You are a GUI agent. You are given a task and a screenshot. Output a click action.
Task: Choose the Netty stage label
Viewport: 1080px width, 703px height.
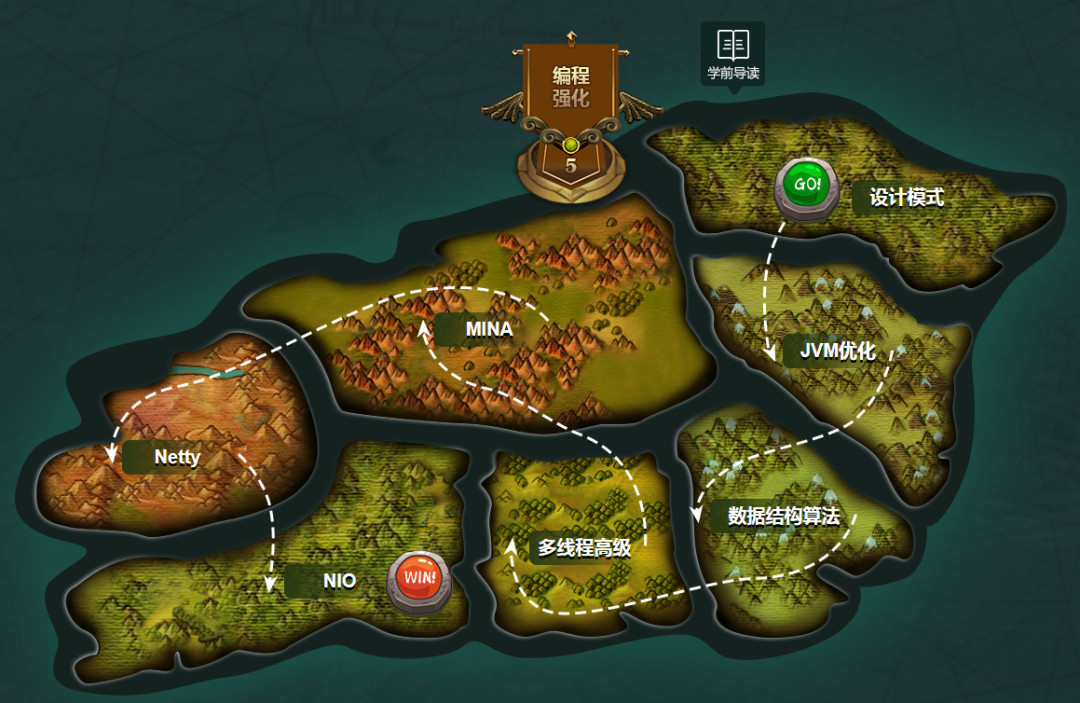click(177, 457)
